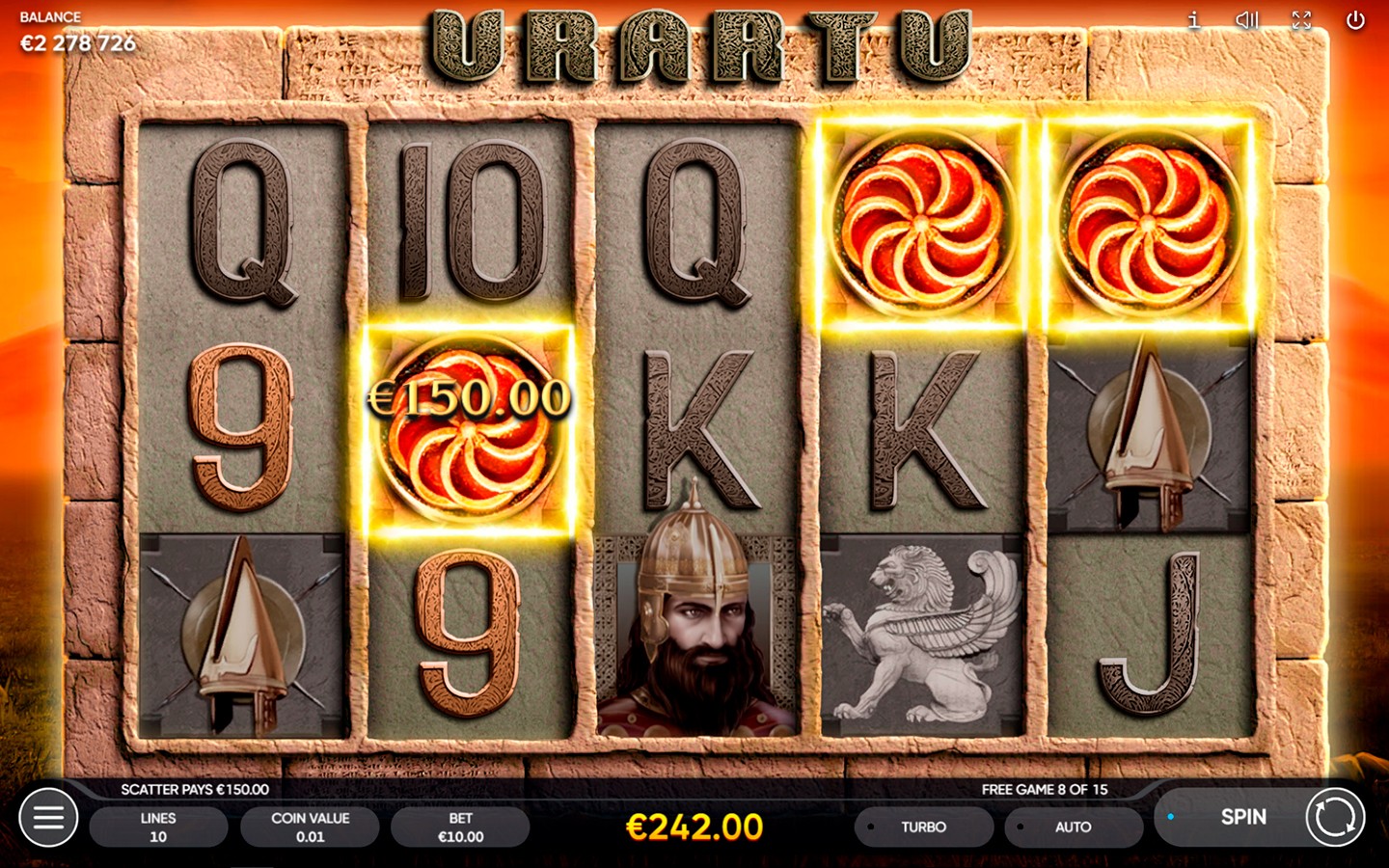Adjust the Coin Value
The image size is (1389, 868).
click(310, 827)
